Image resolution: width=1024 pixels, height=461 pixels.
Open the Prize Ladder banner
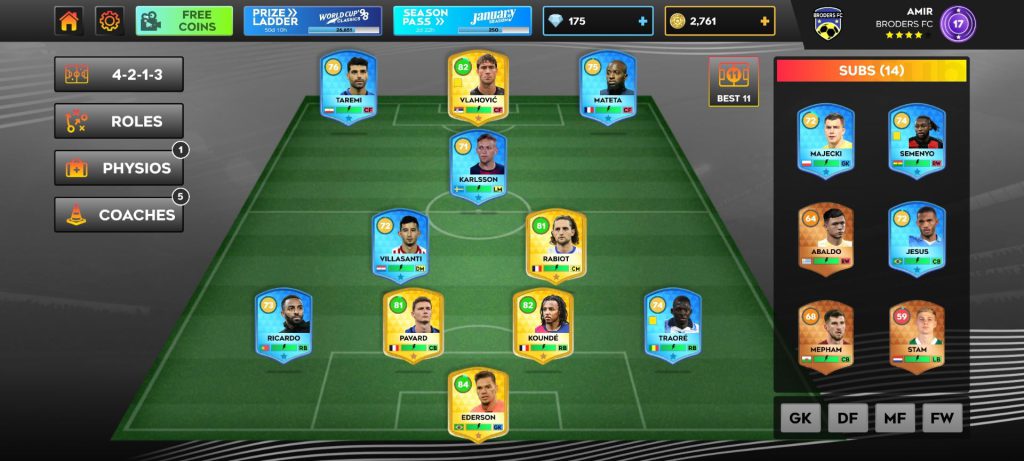pyautogui.click(x=312, y=21)
